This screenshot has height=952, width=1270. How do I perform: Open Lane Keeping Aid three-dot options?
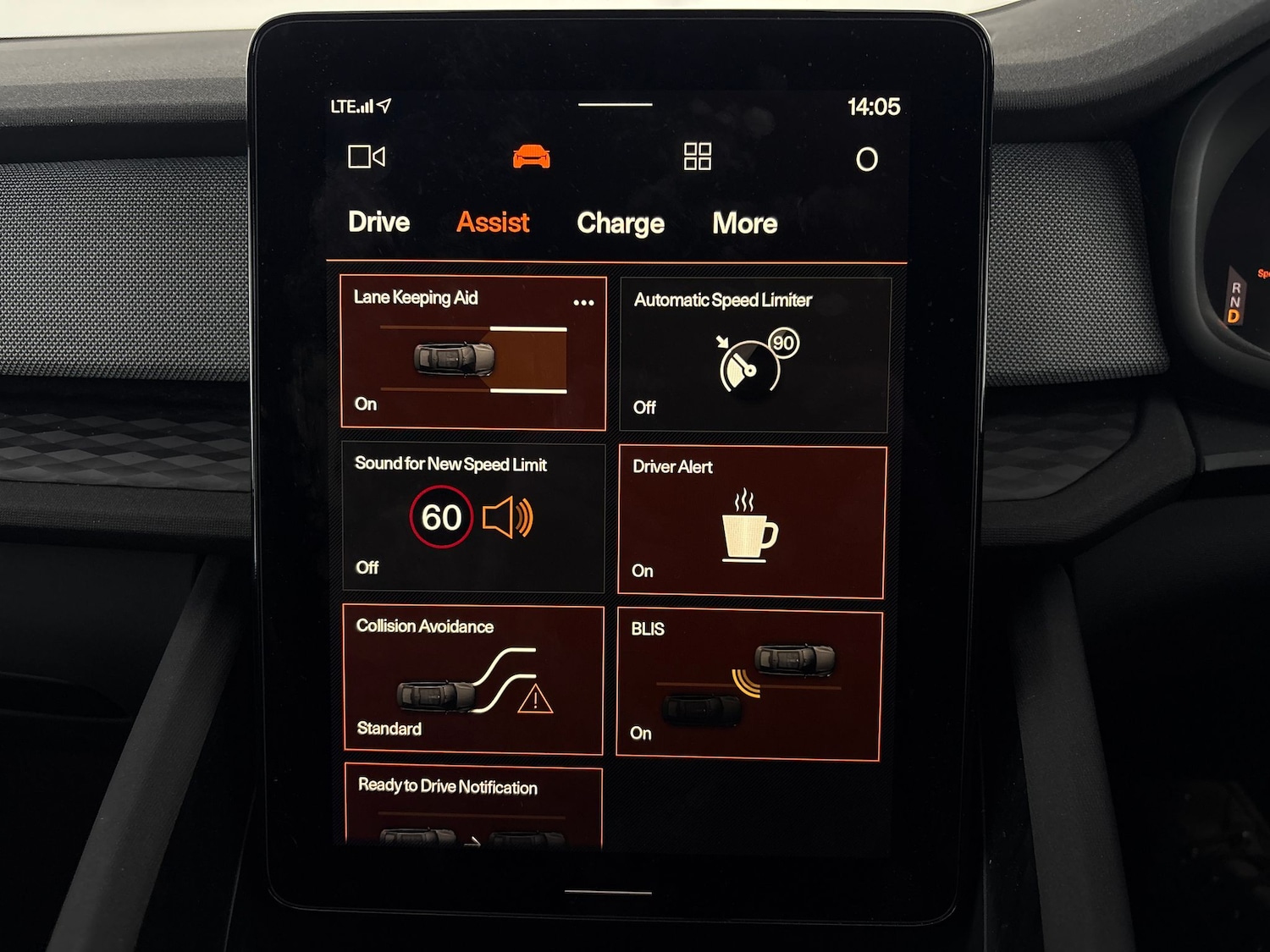(x=583, y=302)
